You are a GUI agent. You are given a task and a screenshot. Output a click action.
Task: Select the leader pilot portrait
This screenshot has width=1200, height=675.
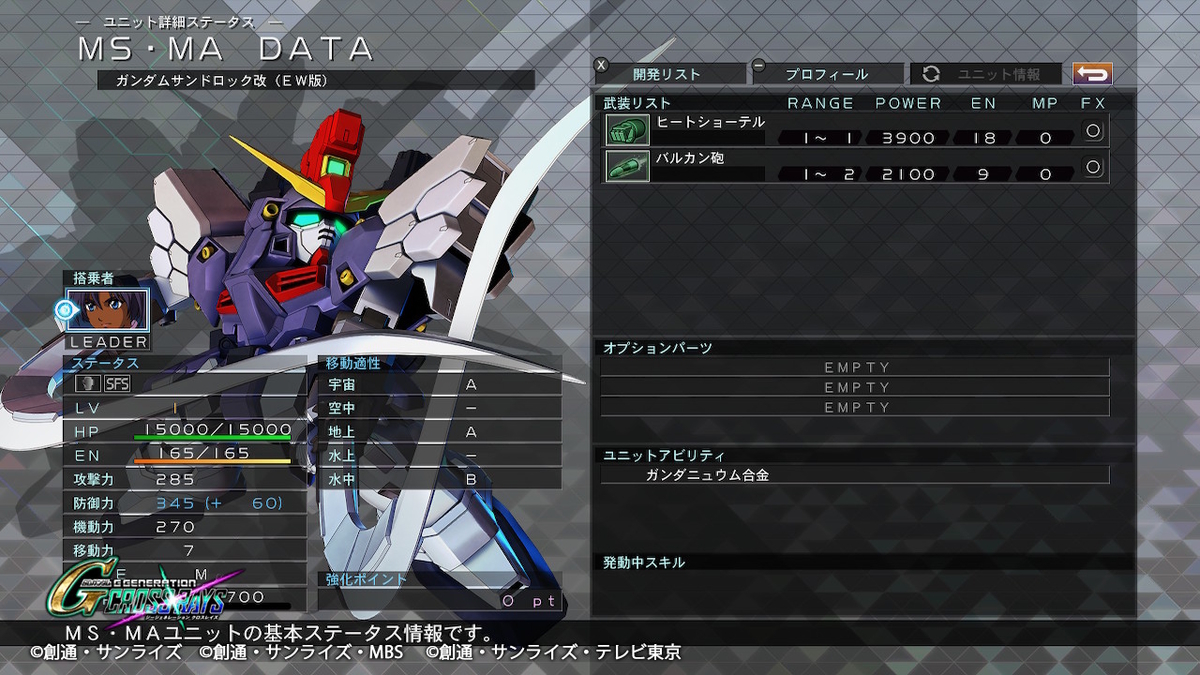click(x=108, y=310)
